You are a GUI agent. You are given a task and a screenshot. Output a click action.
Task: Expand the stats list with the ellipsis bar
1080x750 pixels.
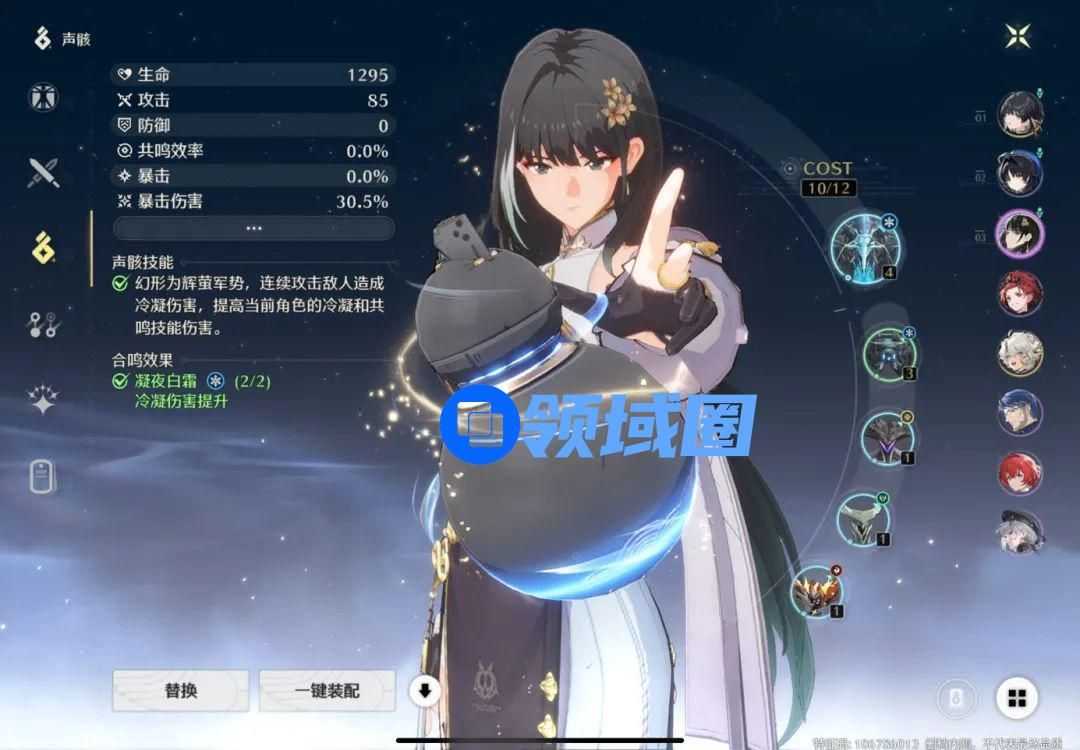coord(253,228)
